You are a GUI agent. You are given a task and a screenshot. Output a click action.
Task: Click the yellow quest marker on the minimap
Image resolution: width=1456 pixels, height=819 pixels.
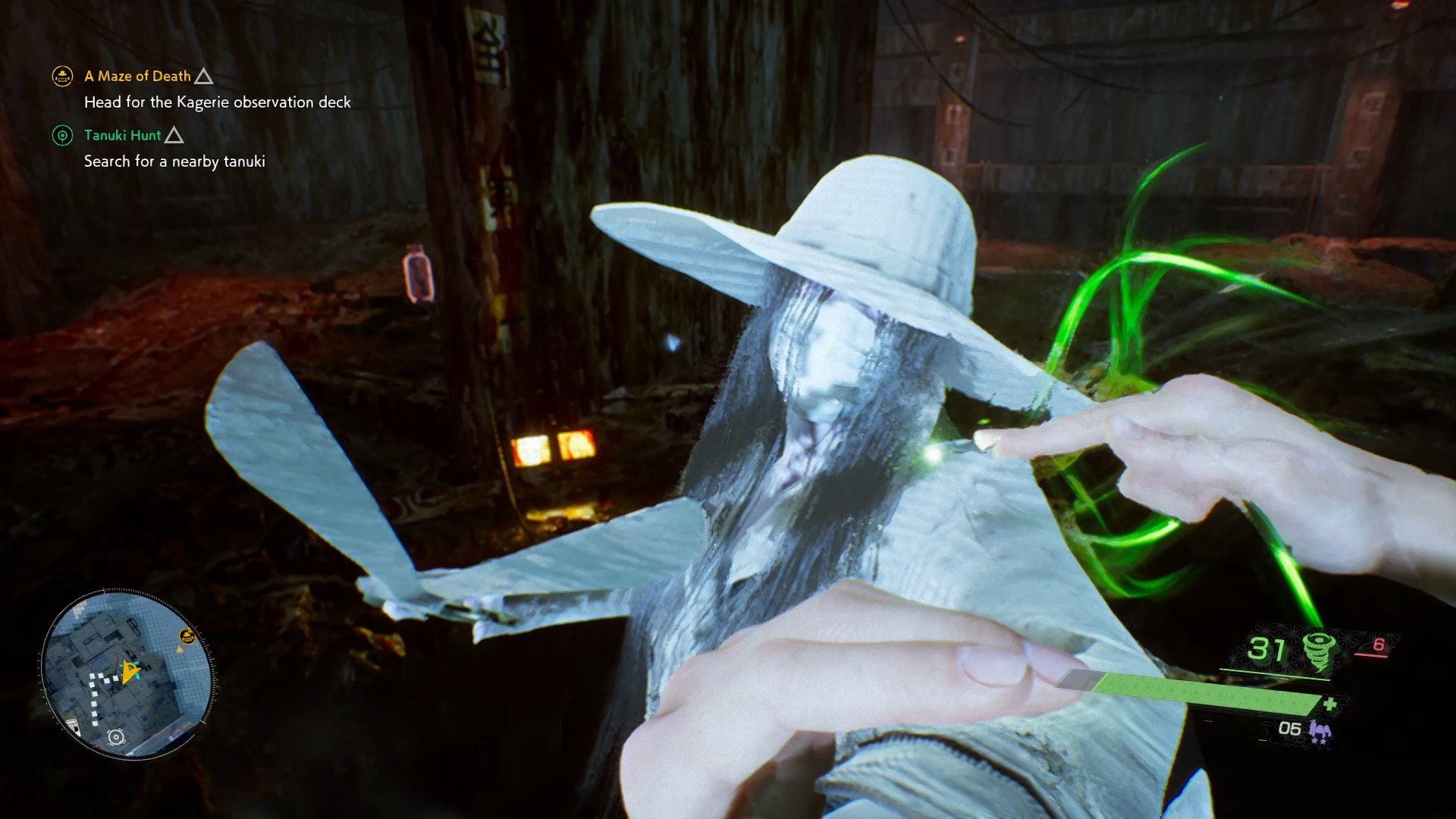(x=187, y=636)
